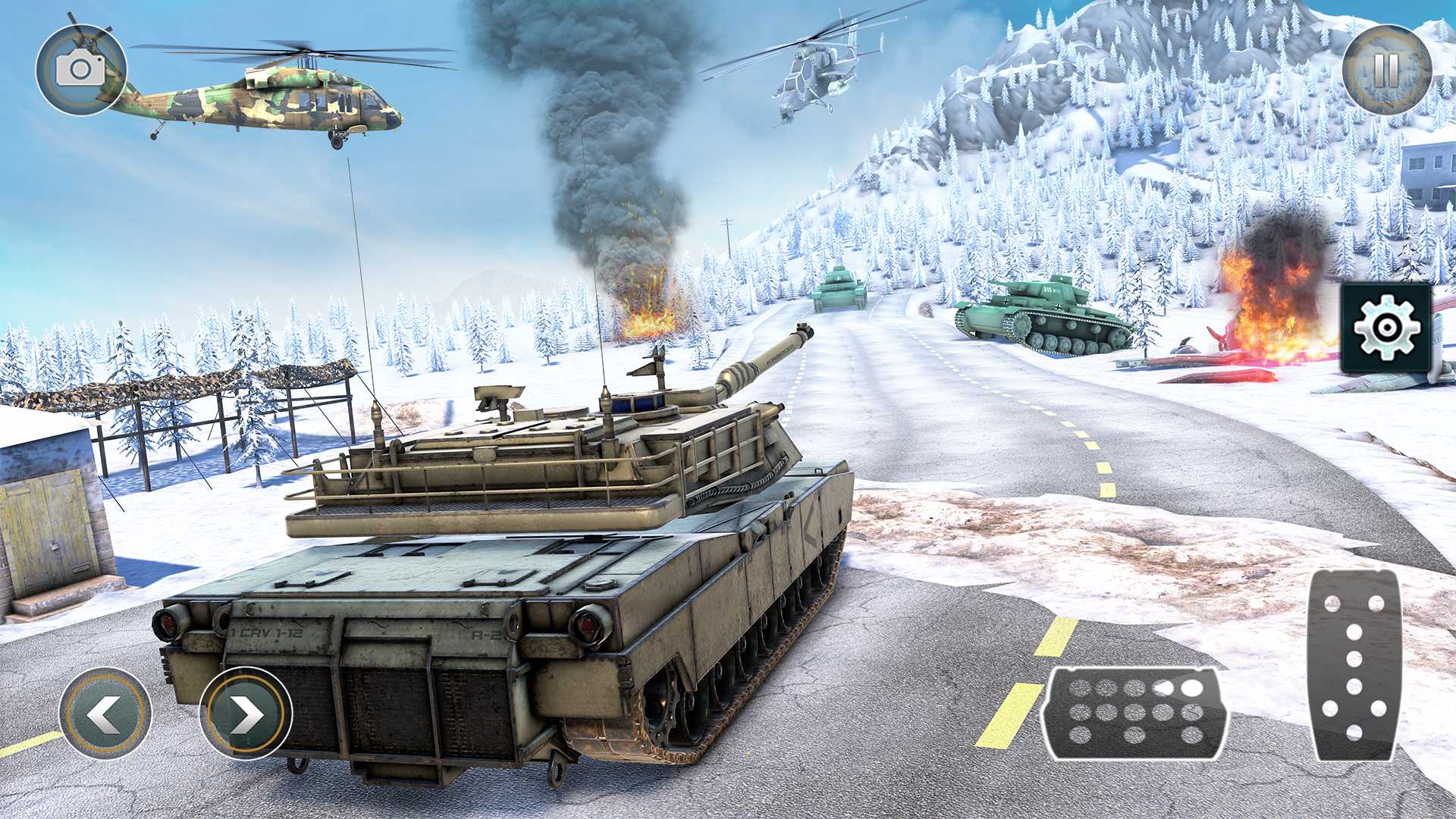Steer the tank right with the arrow
The height and width of the screenshot is (819, 1456).
point(246,714)
